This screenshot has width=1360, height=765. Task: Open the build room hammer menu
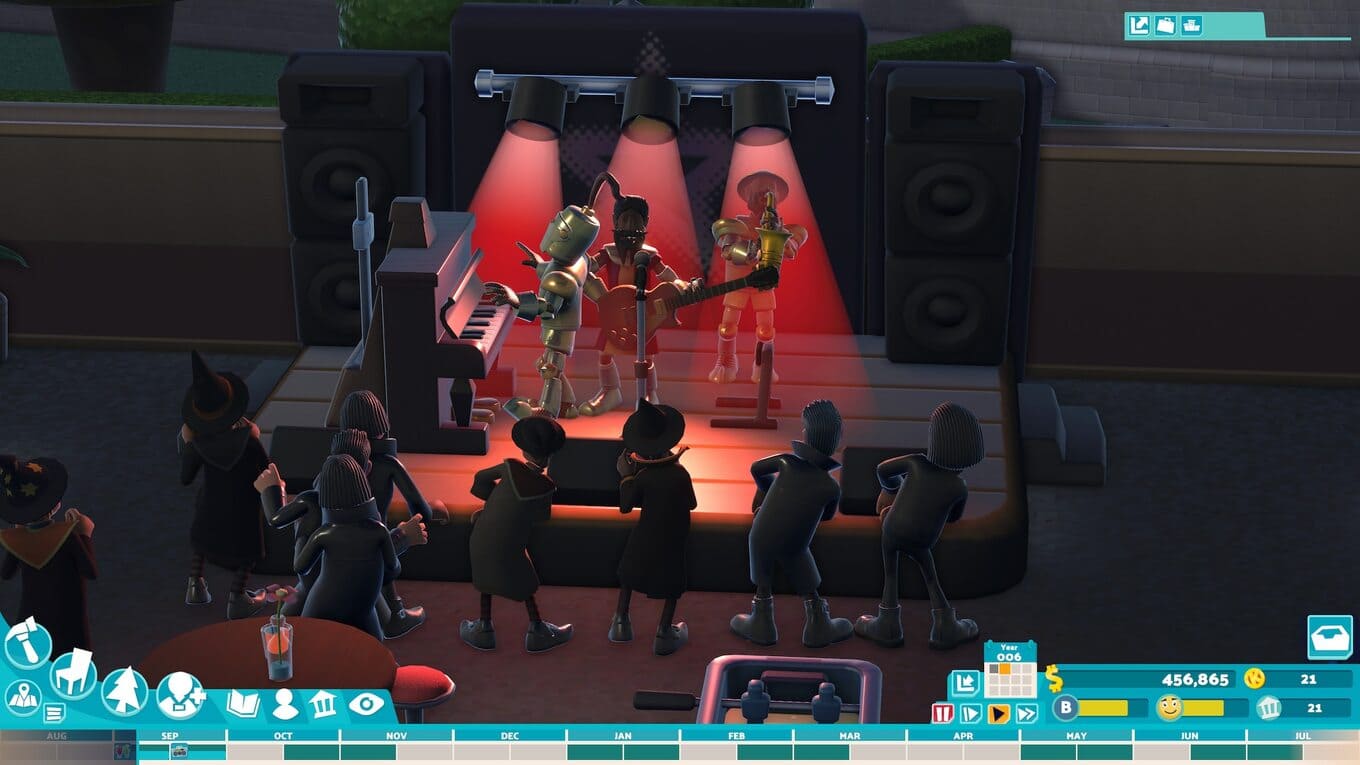pos(27,643)
